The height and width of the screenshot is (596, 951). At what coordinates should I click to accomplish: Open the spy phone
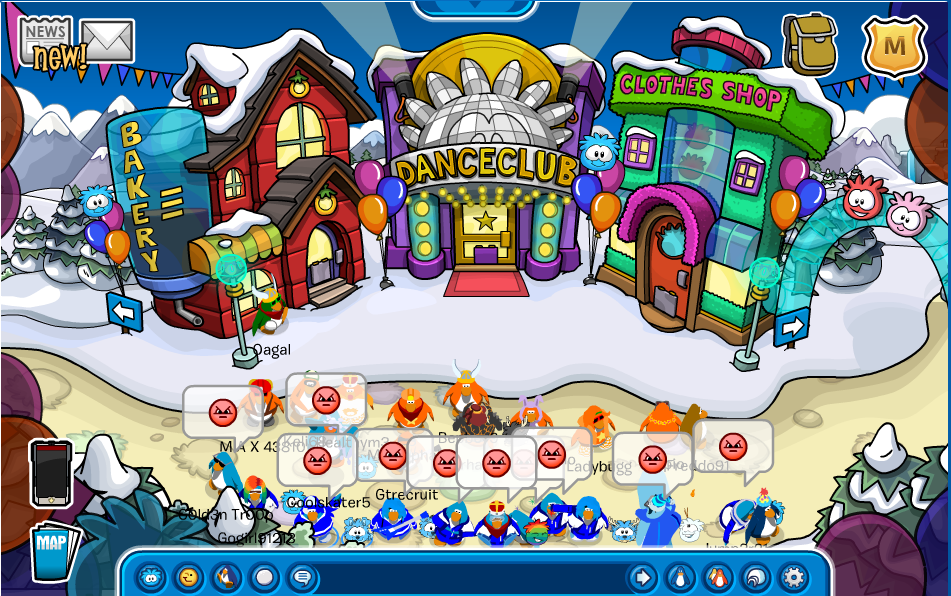coord(51,473)
